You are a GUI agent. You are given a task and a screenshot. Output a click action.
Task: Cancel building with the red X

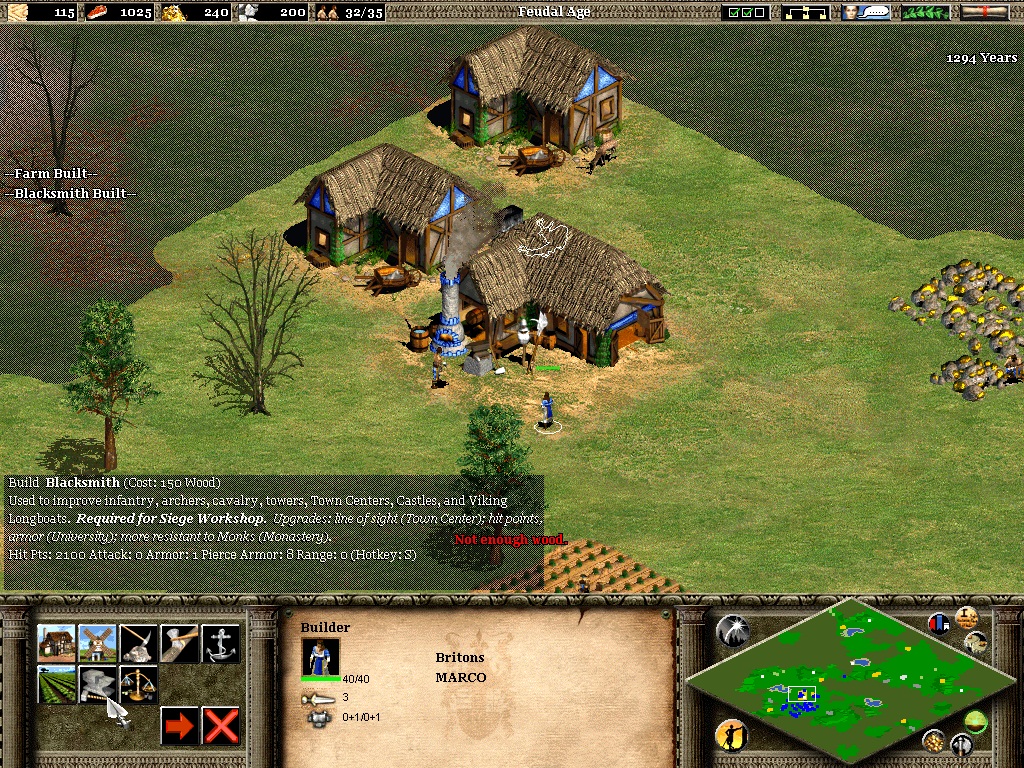[221, 726]
